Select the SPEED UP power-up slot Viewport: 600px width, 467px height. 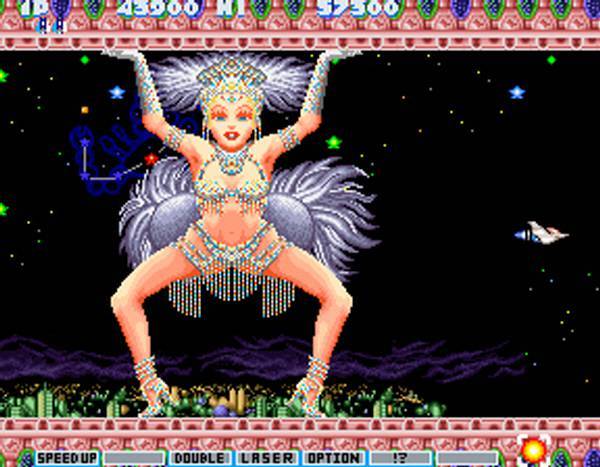coord(67,458)
